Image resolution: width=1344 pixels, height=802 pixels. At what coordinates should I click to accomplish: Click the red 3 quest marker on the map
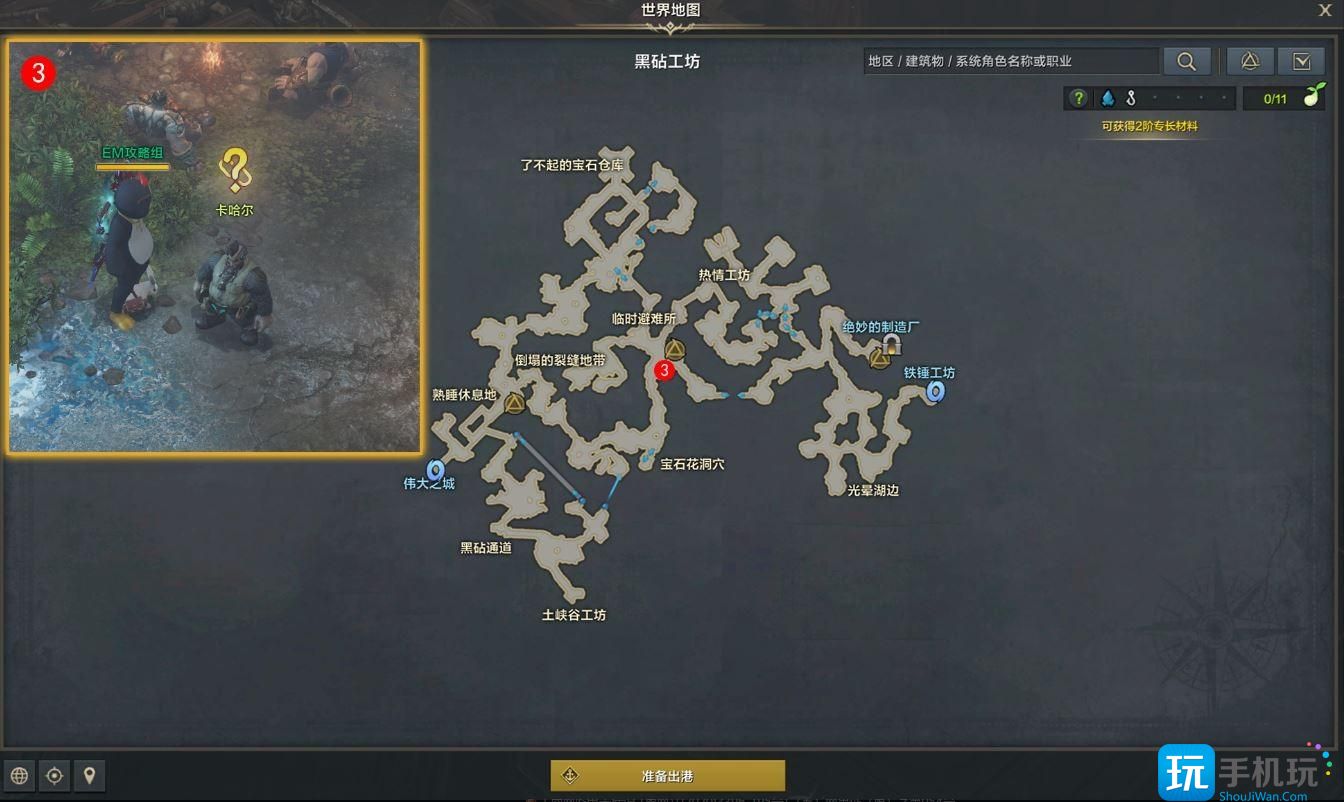coord(663,371)
